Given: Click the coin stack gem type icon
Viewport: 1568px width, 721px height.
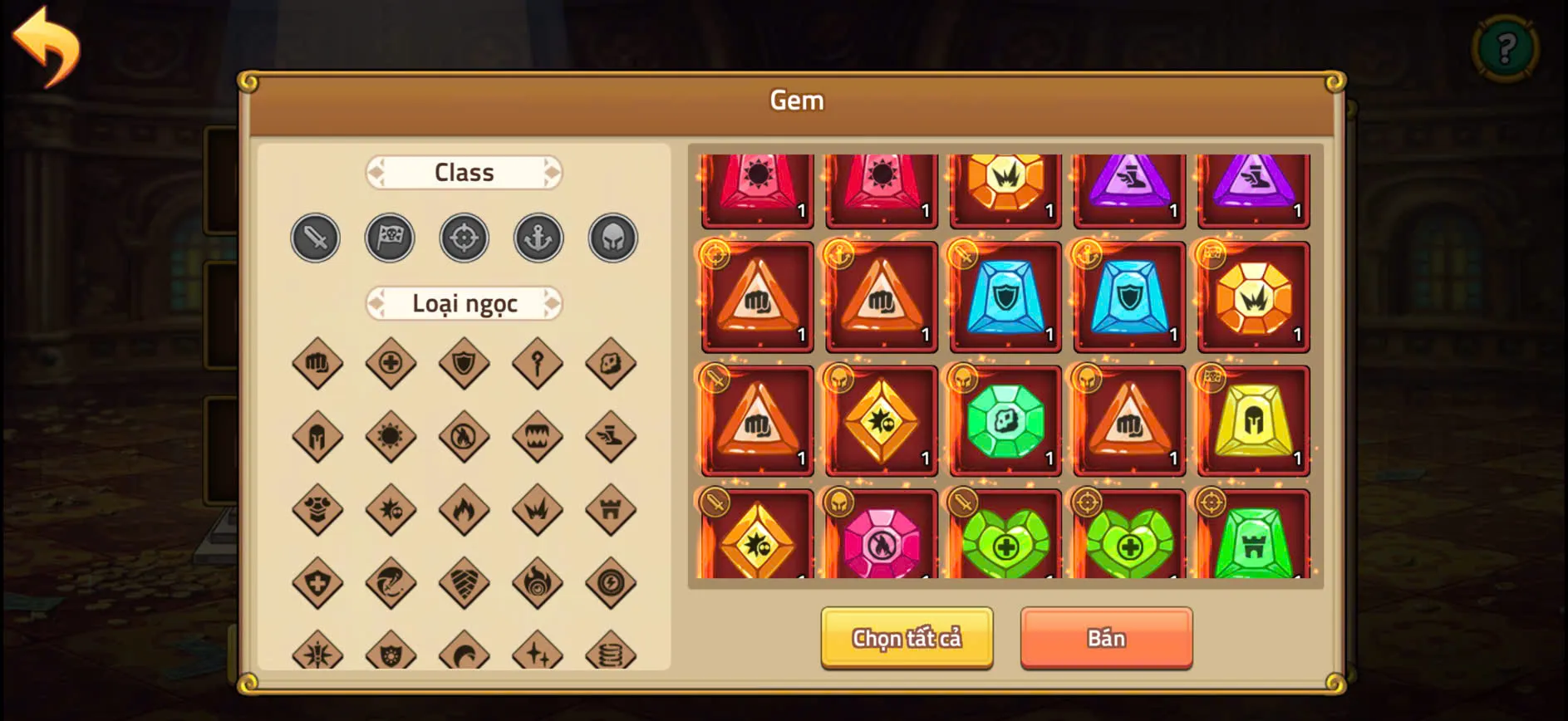Looking at the screenshot, I should tap(612, 654).
